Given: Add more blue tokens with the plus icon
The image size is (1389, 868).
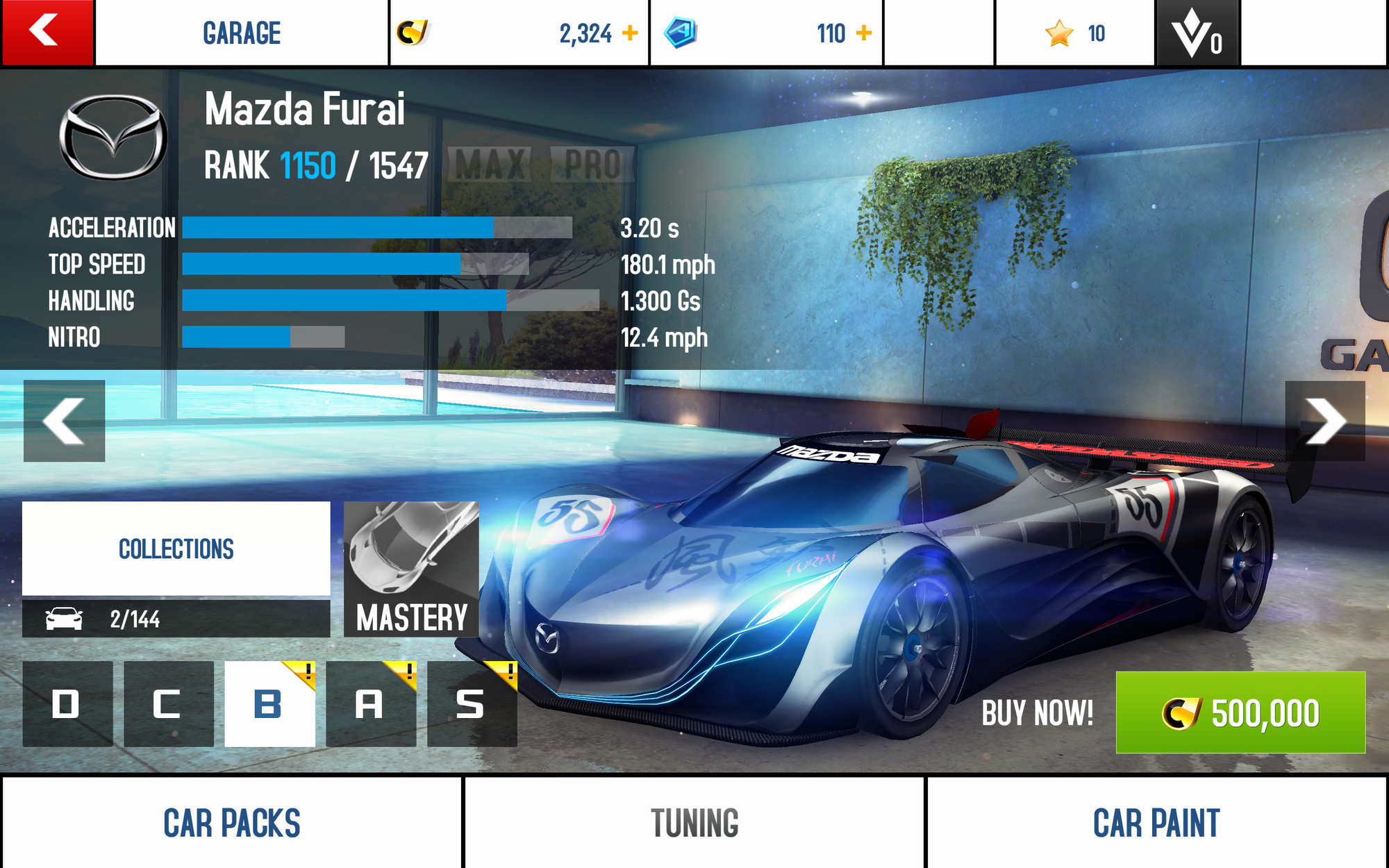Looking at the screenshot, I should (863, 33).
